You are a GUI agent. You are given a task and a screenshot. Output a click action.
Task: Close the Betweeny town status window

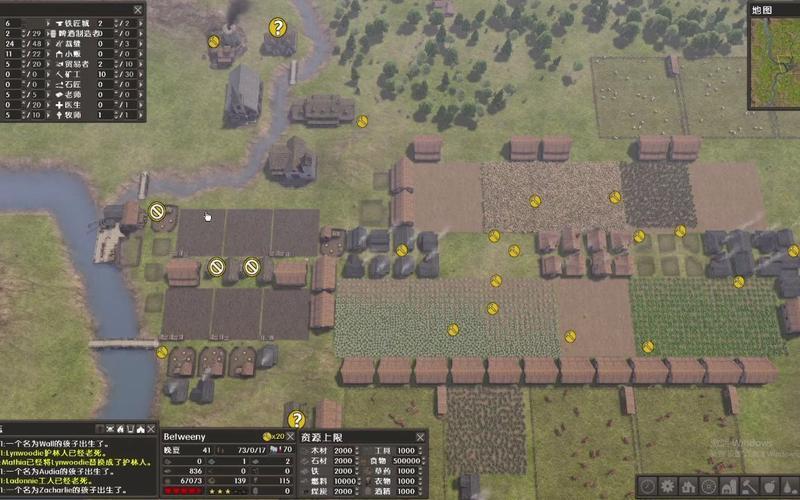point(291,437)
